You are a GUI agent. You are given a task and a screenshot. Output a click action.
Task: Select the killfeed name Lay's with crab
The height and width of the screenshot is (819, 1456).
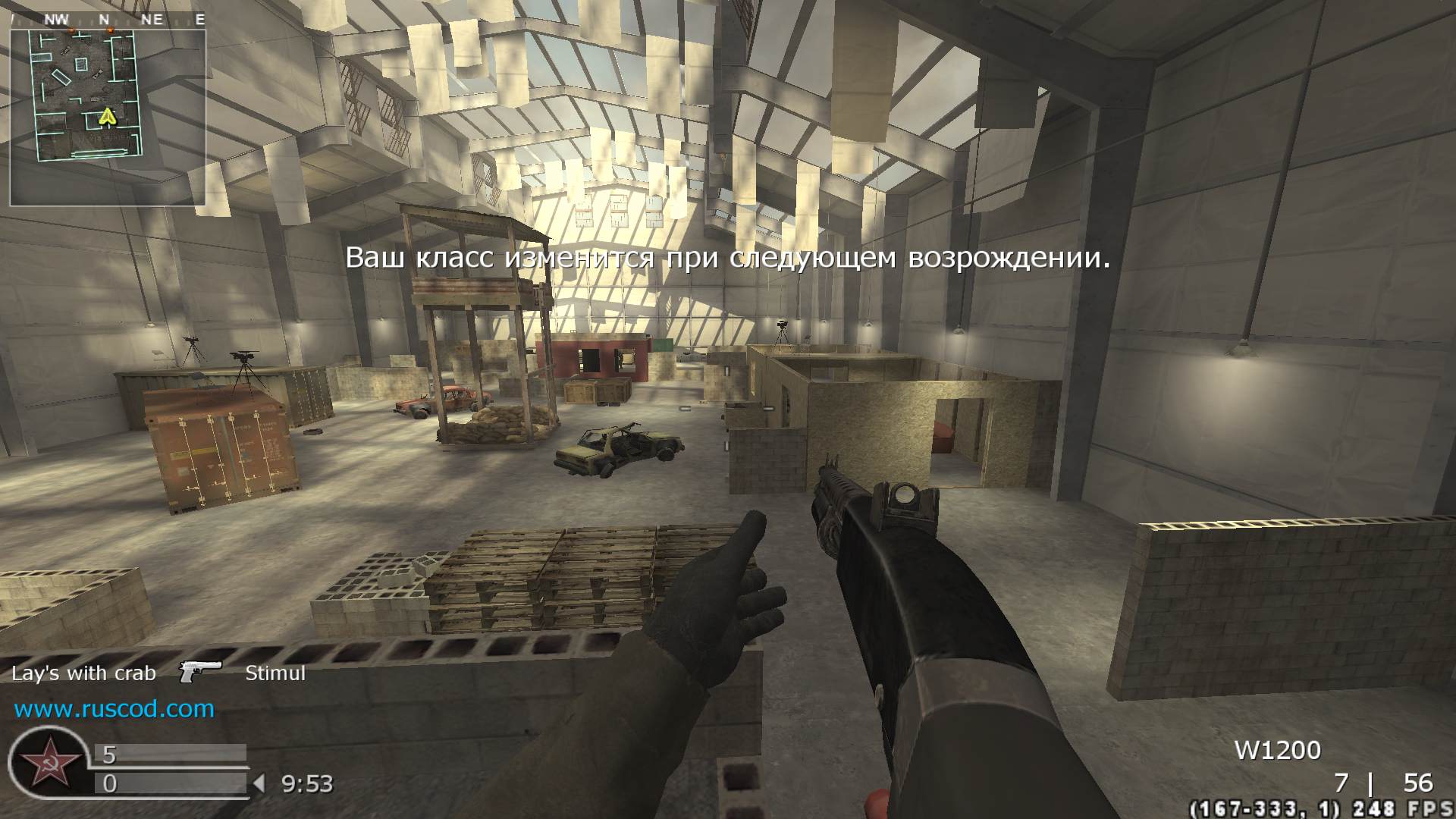83,673
